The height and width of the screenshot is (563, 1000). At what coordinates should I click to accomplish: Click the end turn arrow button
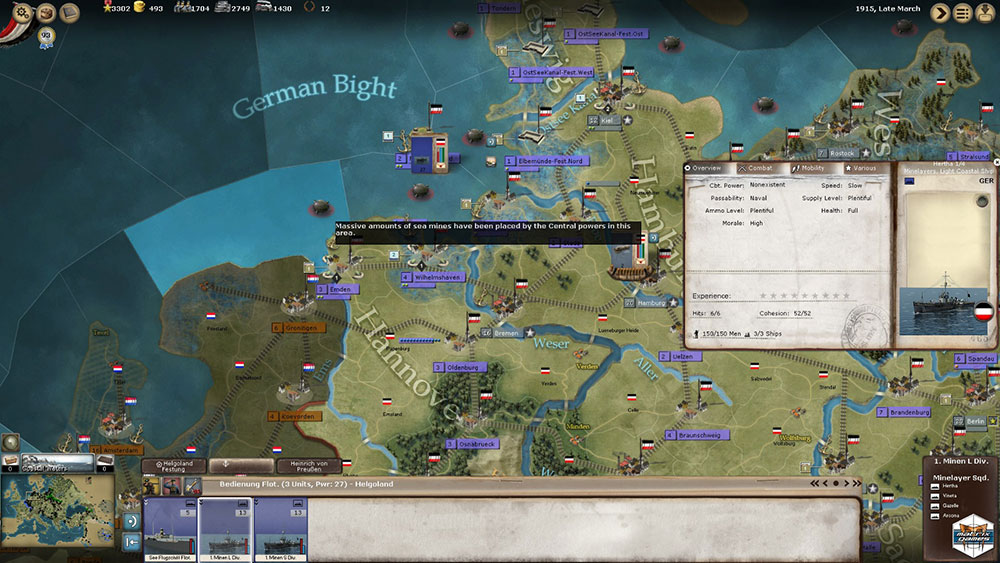941,13
